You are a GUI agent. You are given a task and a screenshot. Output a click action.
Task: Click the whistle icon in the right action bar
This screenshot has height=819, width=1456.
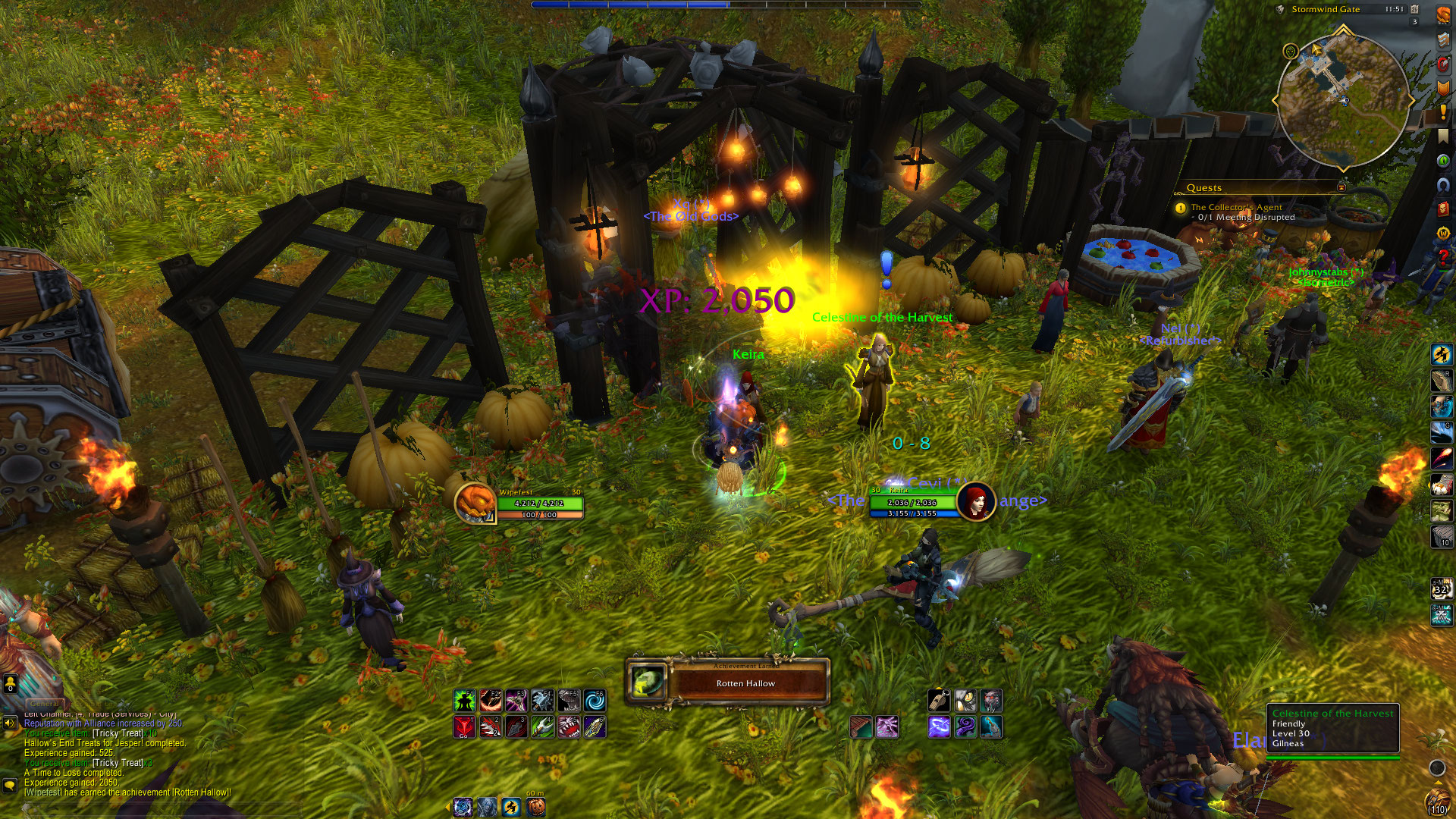(x=939, y=701)
